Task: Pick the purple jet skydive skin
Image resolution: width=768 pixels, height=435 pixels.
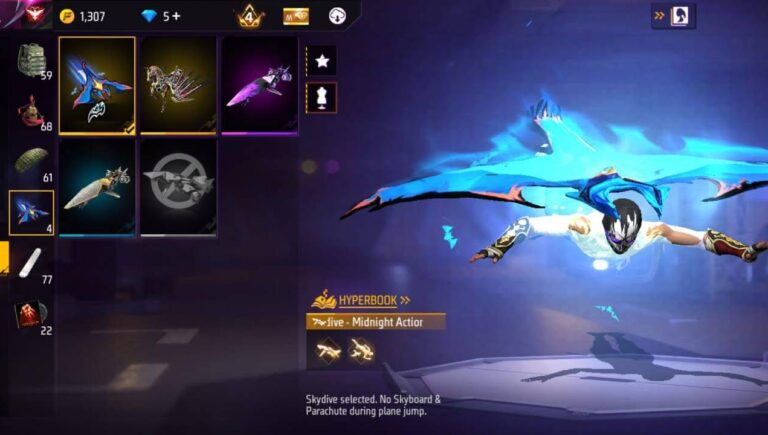Action: (259, 85)
